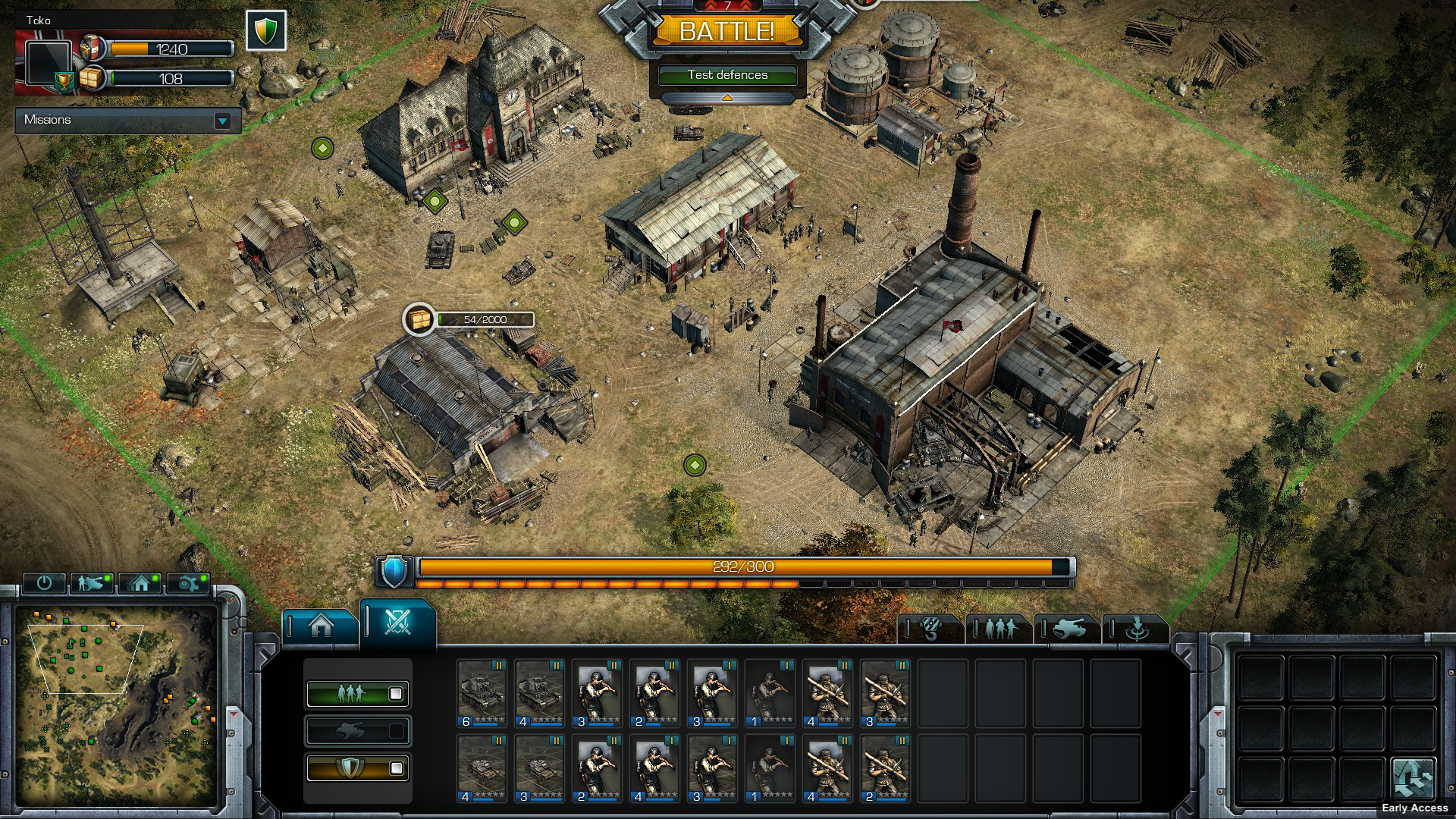Open the crane hook category tab
Image resolution: width=1456 pixels, height=819 pixels.
(x=931, y=629)
